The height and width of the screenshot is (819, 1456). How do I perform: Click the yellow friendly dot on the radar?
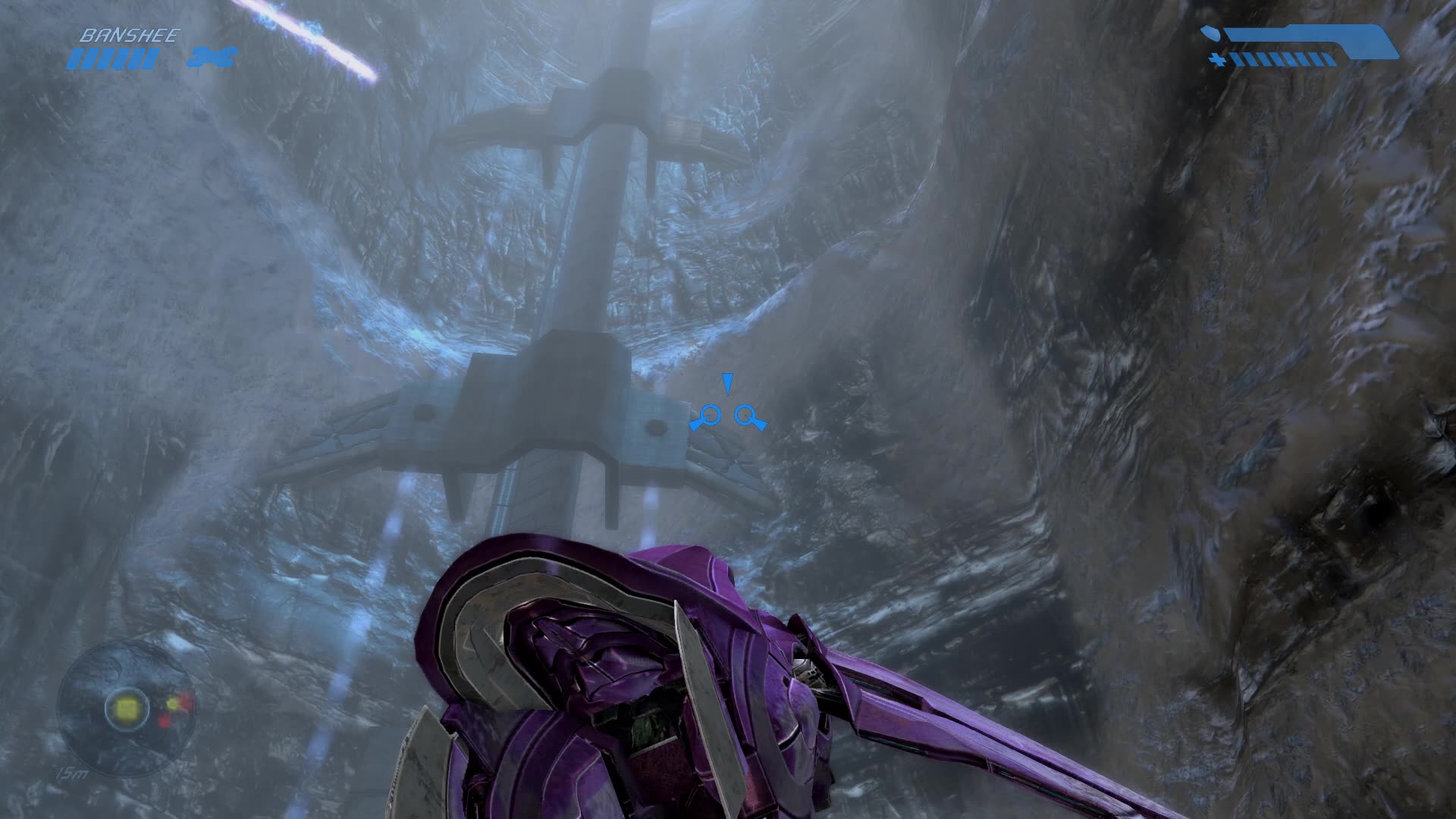point(172,703)
